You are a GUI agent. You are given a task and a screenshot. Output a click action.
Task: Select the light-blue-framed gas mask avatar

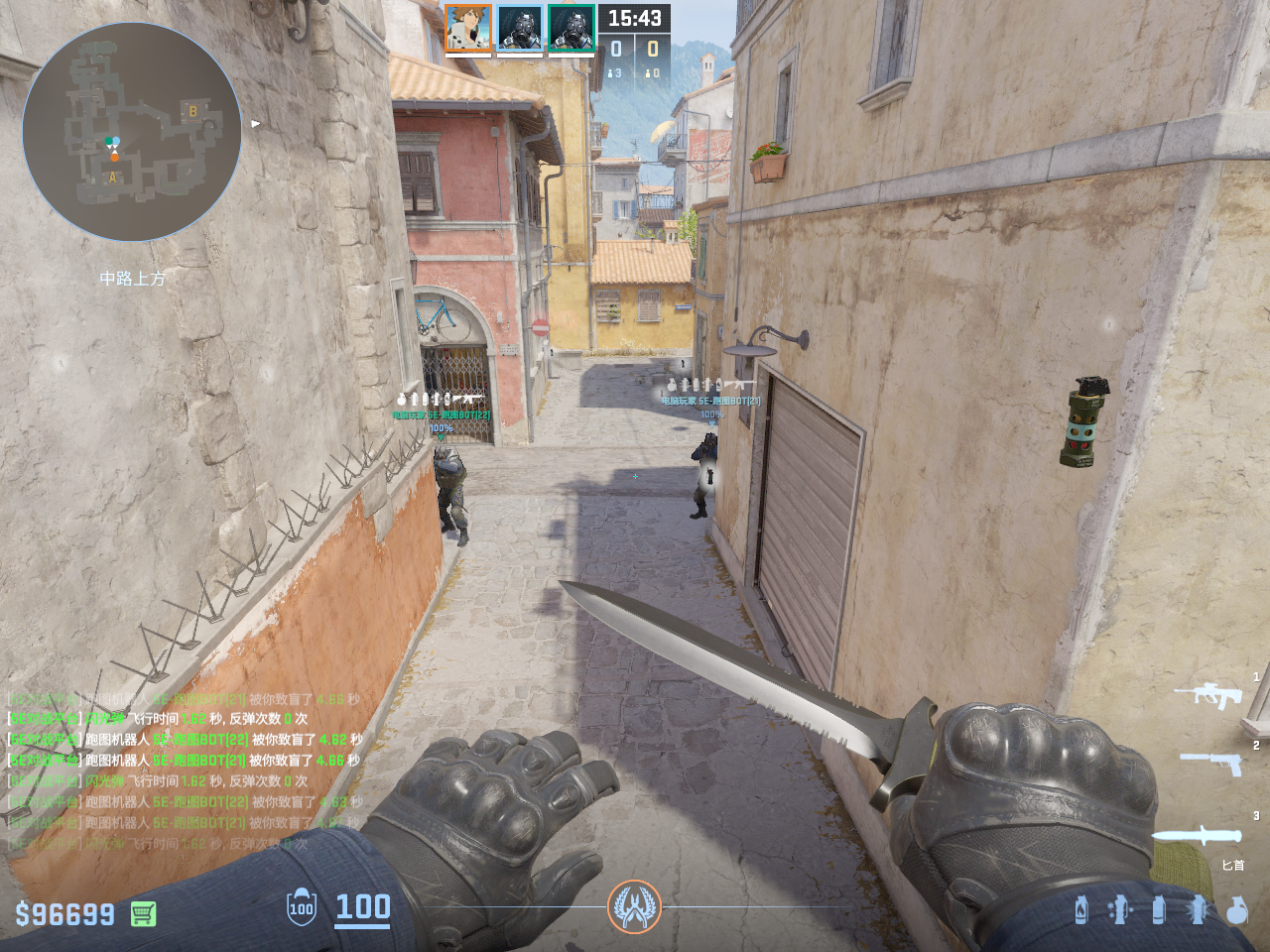point(520,28)
